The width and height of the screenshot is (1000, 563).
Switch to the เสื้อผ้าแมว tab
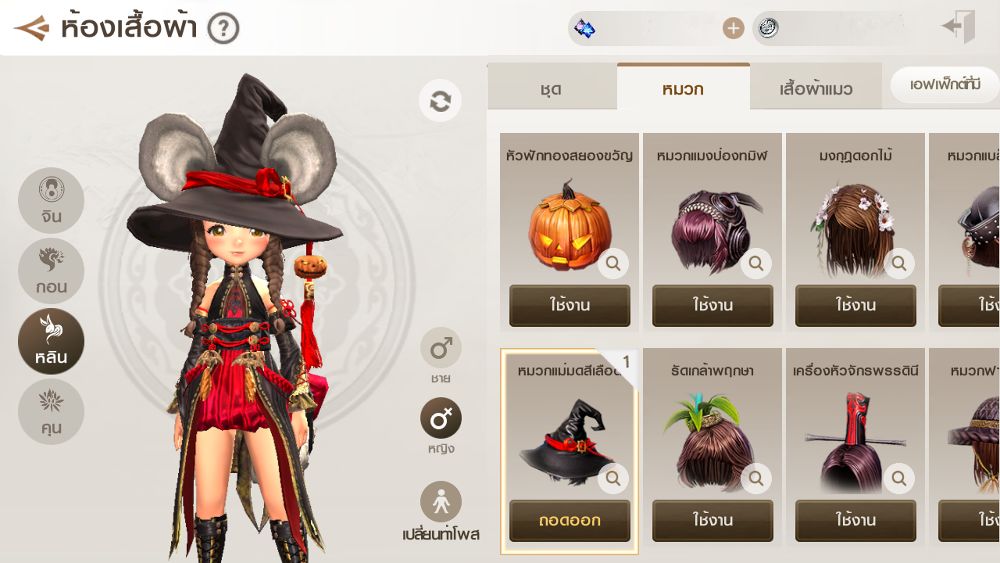(x=816, y=89)
